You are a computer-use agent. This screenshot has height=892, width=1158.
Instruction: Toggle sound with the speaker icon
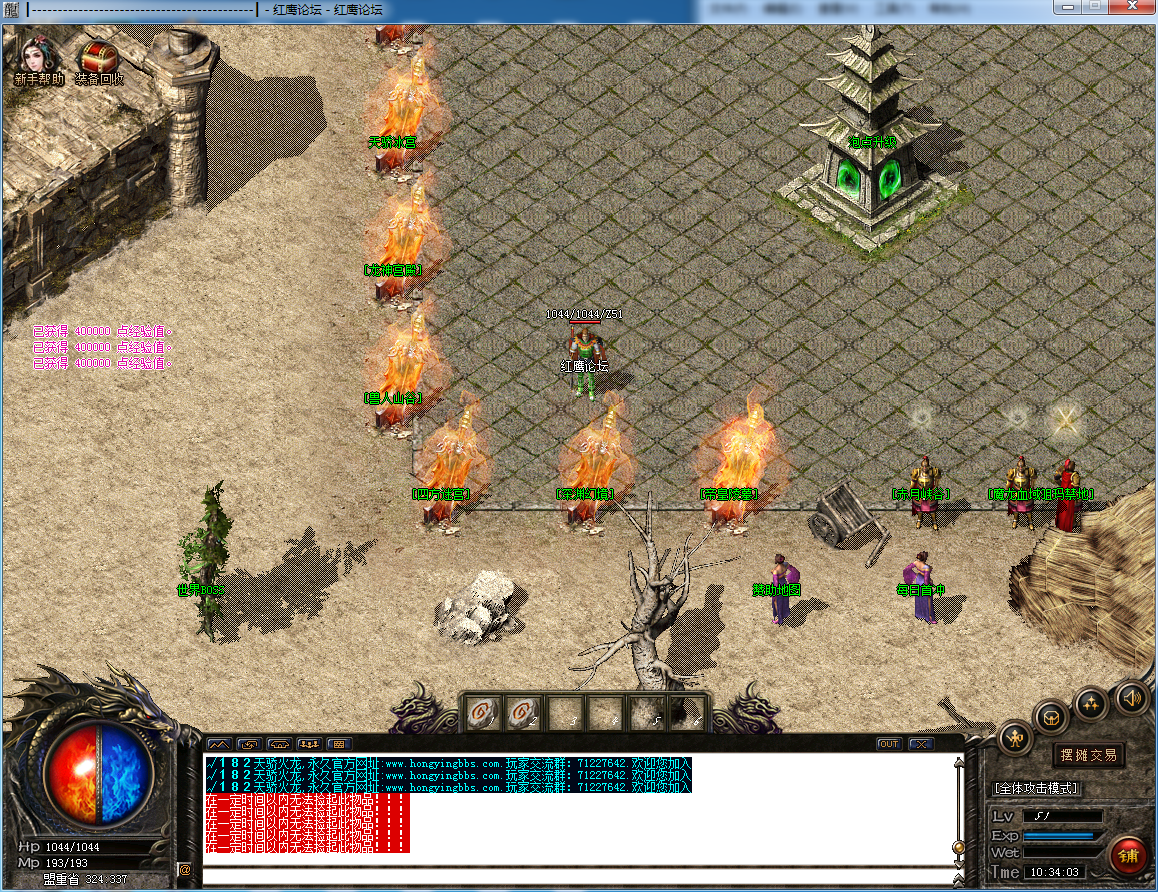[x=1131, y=695]
